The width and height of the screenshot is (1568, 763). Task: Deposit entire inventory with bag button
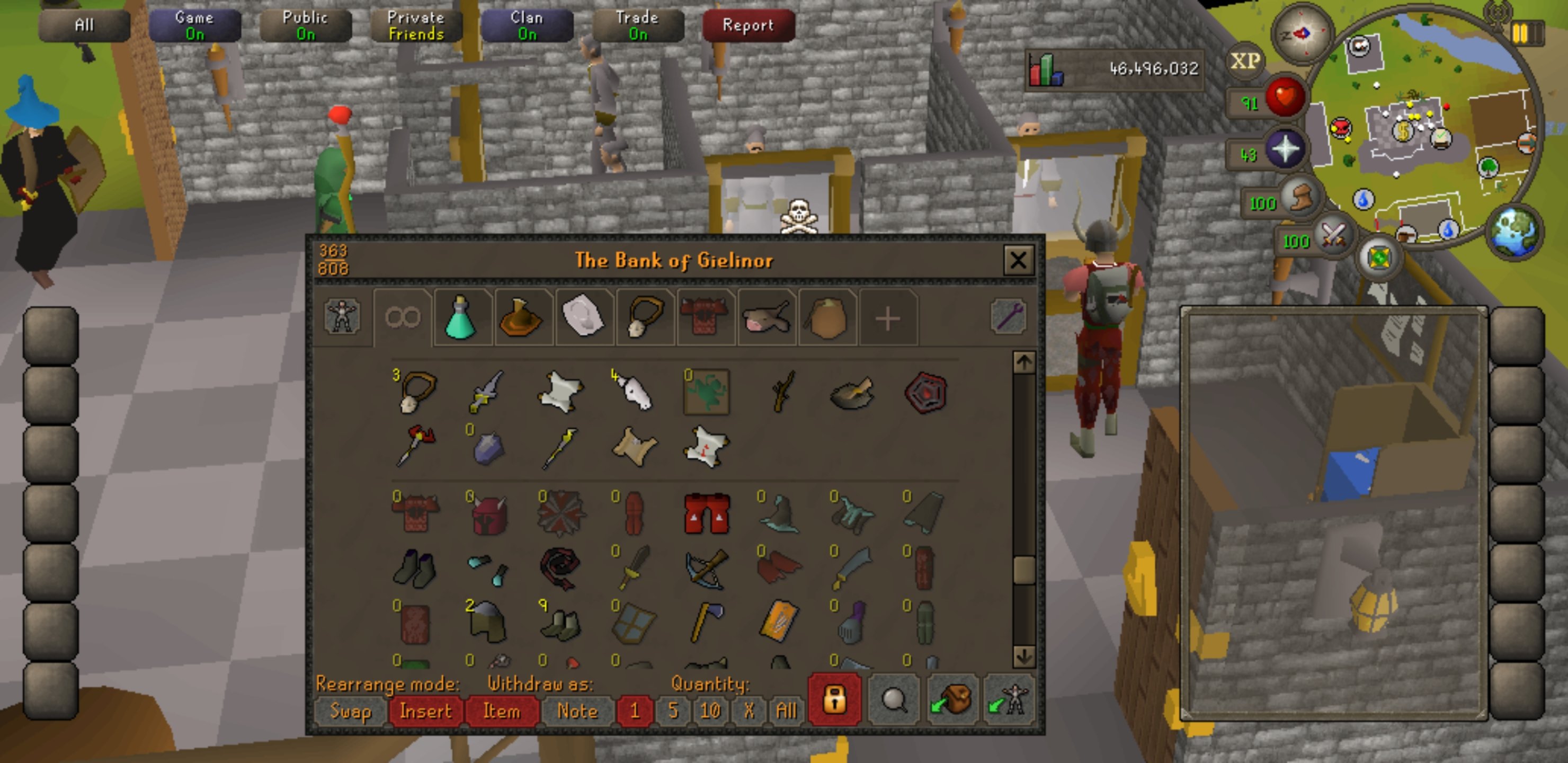point(952,700)
